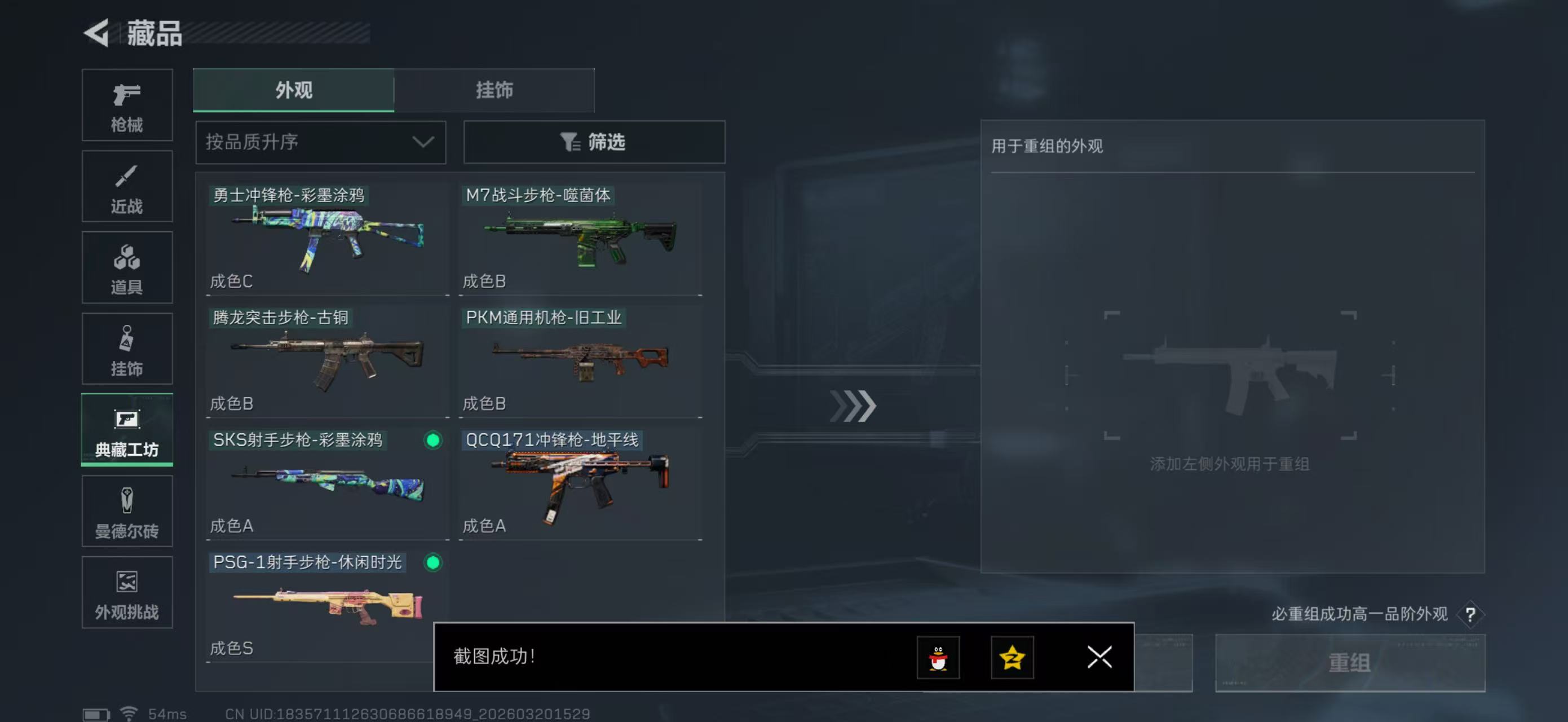Open the 挂饰 charms category in sidebar
The height and width of the screenshot is (722, 1568).
click(x=127, y=349)
